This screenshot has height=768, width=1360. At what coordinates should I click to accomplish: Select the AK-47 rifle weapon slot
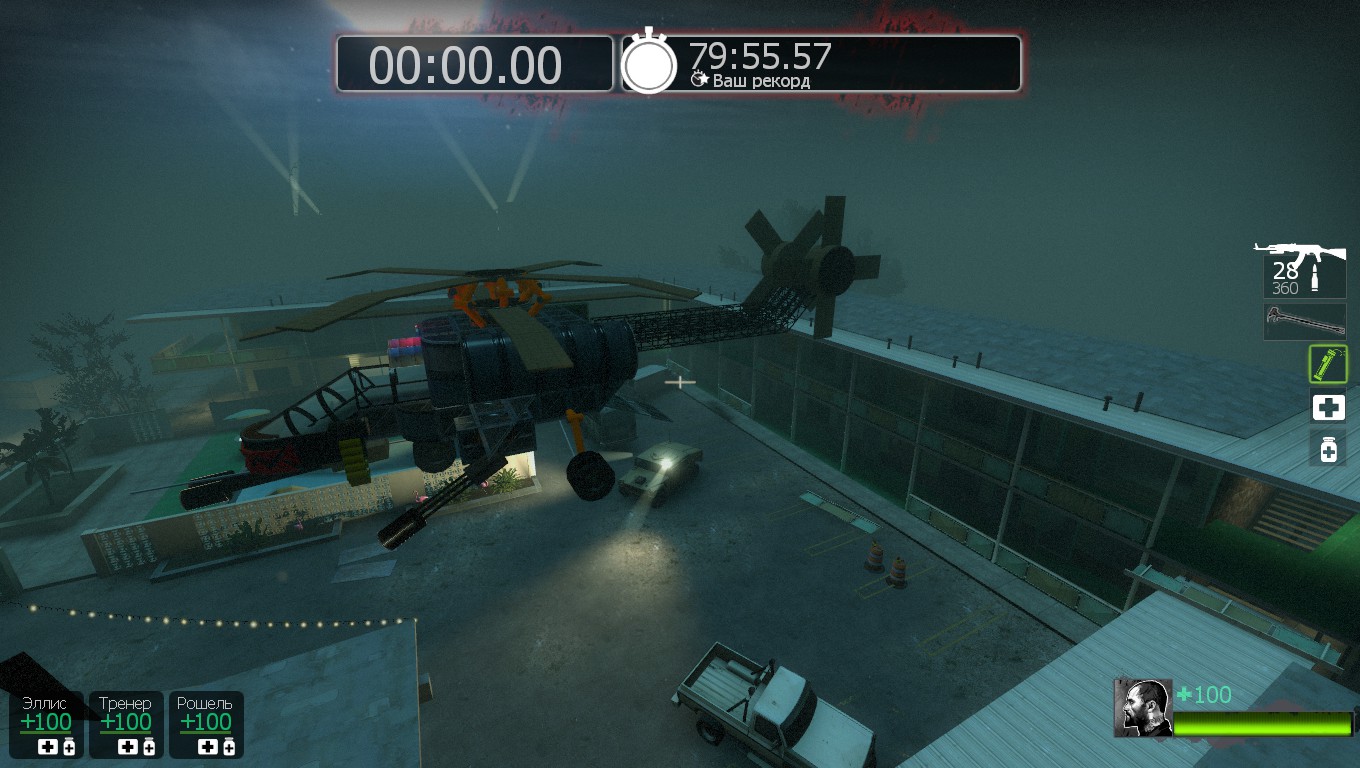coord(1304,270)
